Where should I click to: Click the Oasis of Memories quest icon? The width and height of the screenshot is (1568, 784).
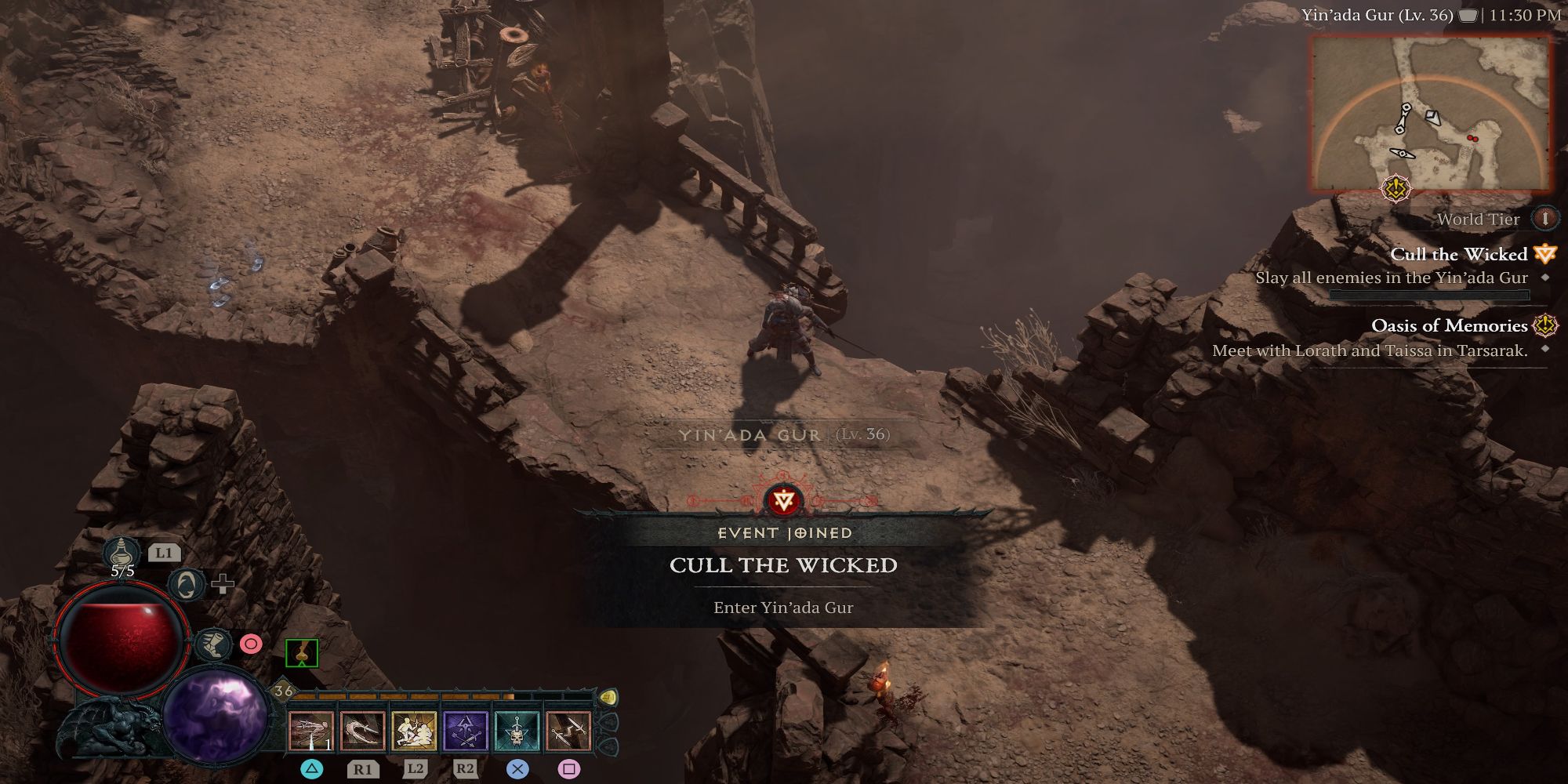[1545, 327]
